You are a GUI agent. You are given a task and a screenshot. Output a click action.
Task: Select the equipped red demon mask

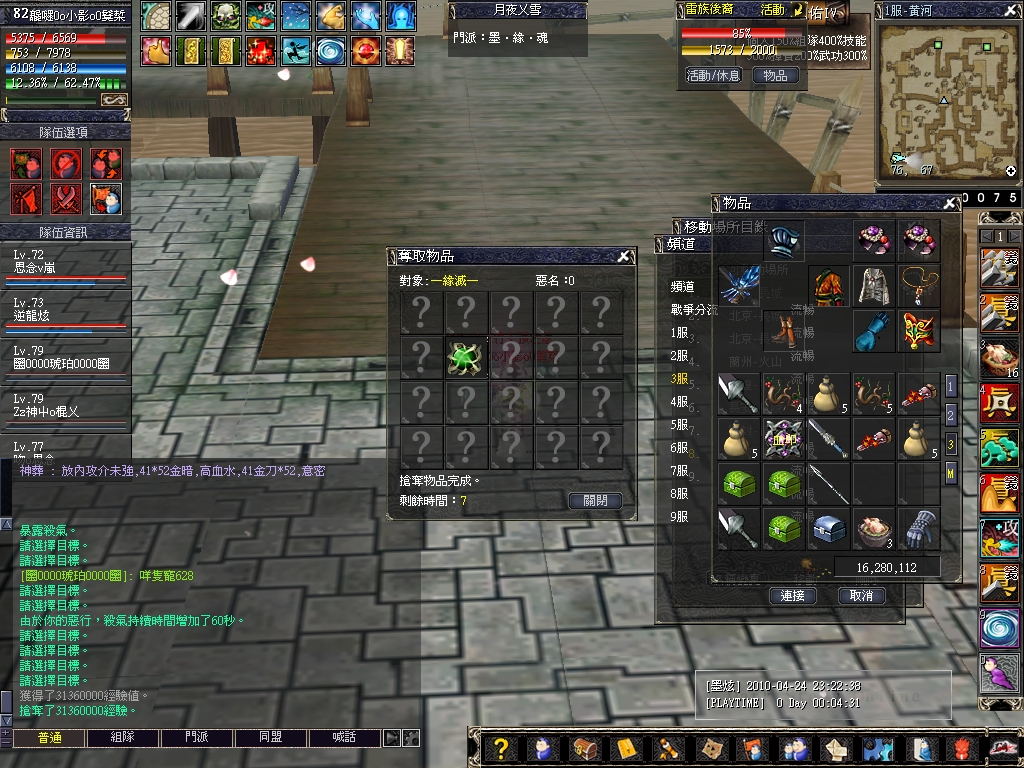click(x=918, y=331)
